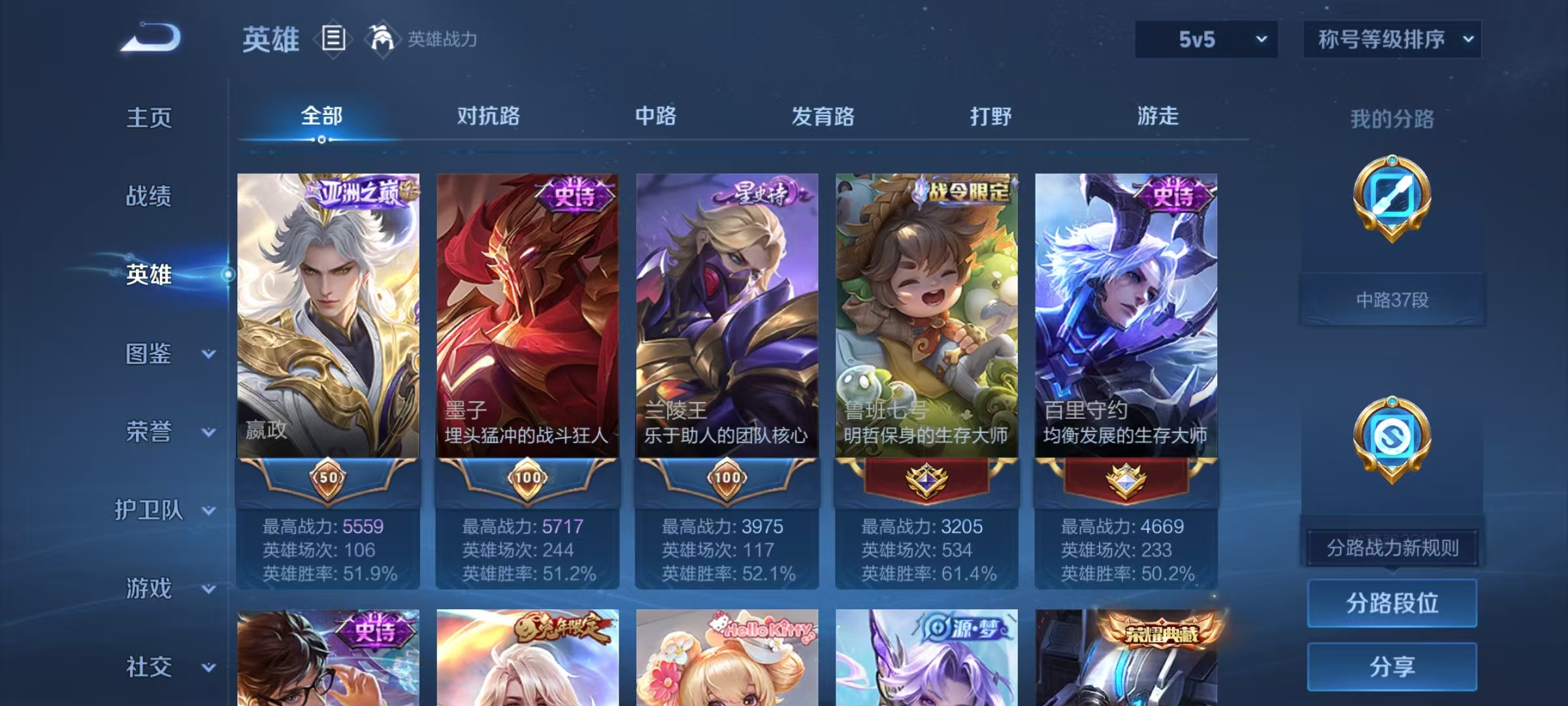Screen dimensions: 1568x706
Task: Click the level 100 badge on 墨子's card
Action: coord(528,479)
